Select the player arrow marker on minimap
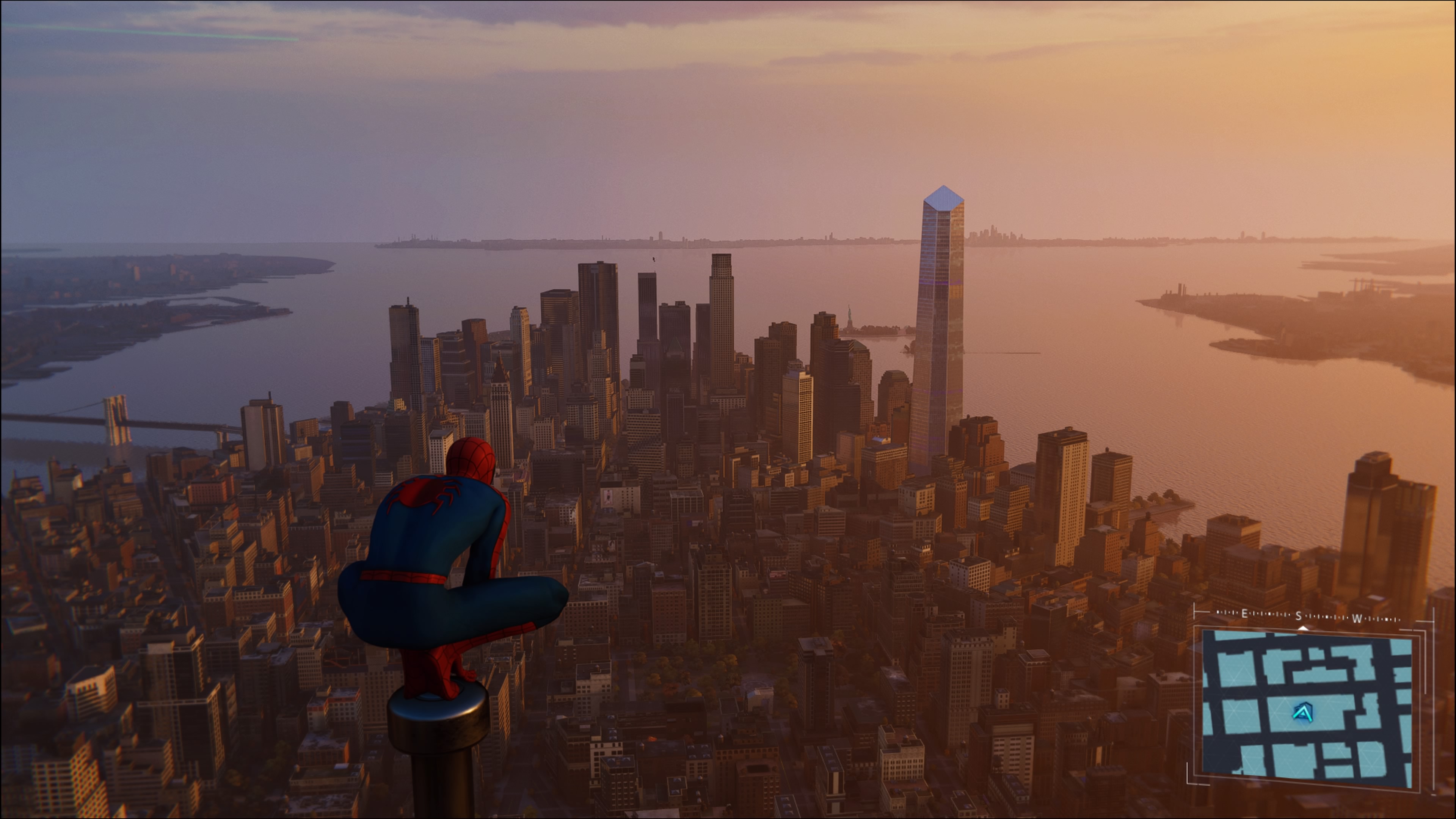1456x819 pixels. [x=1304, y=713]
